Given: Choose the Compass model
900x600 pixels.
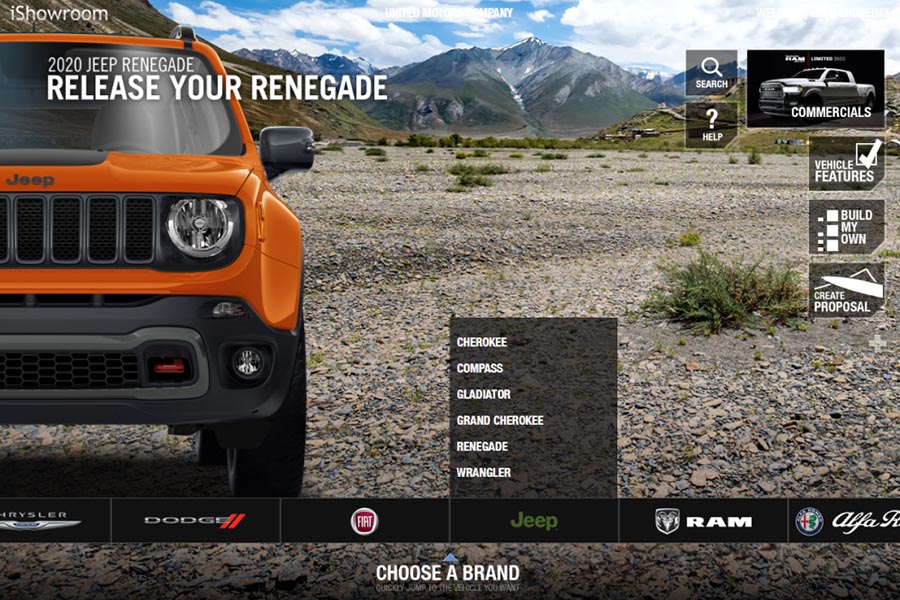Looking at the screenshot, I should [480, 368].
